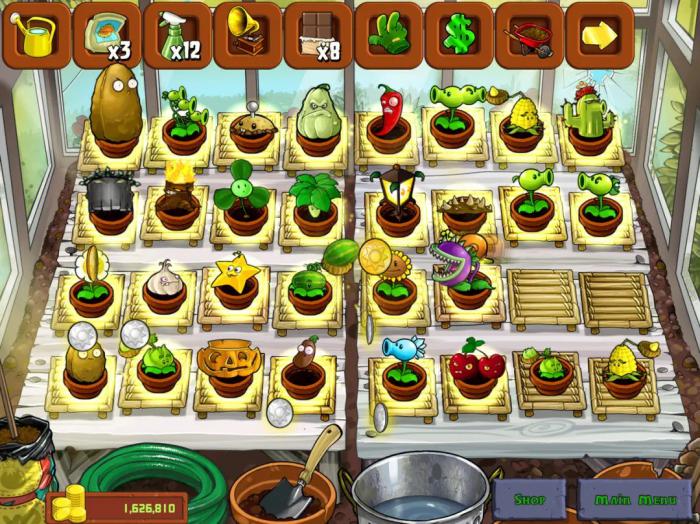
Task: Pick the red Jalapeno plant
Action: tap(389, 115)
